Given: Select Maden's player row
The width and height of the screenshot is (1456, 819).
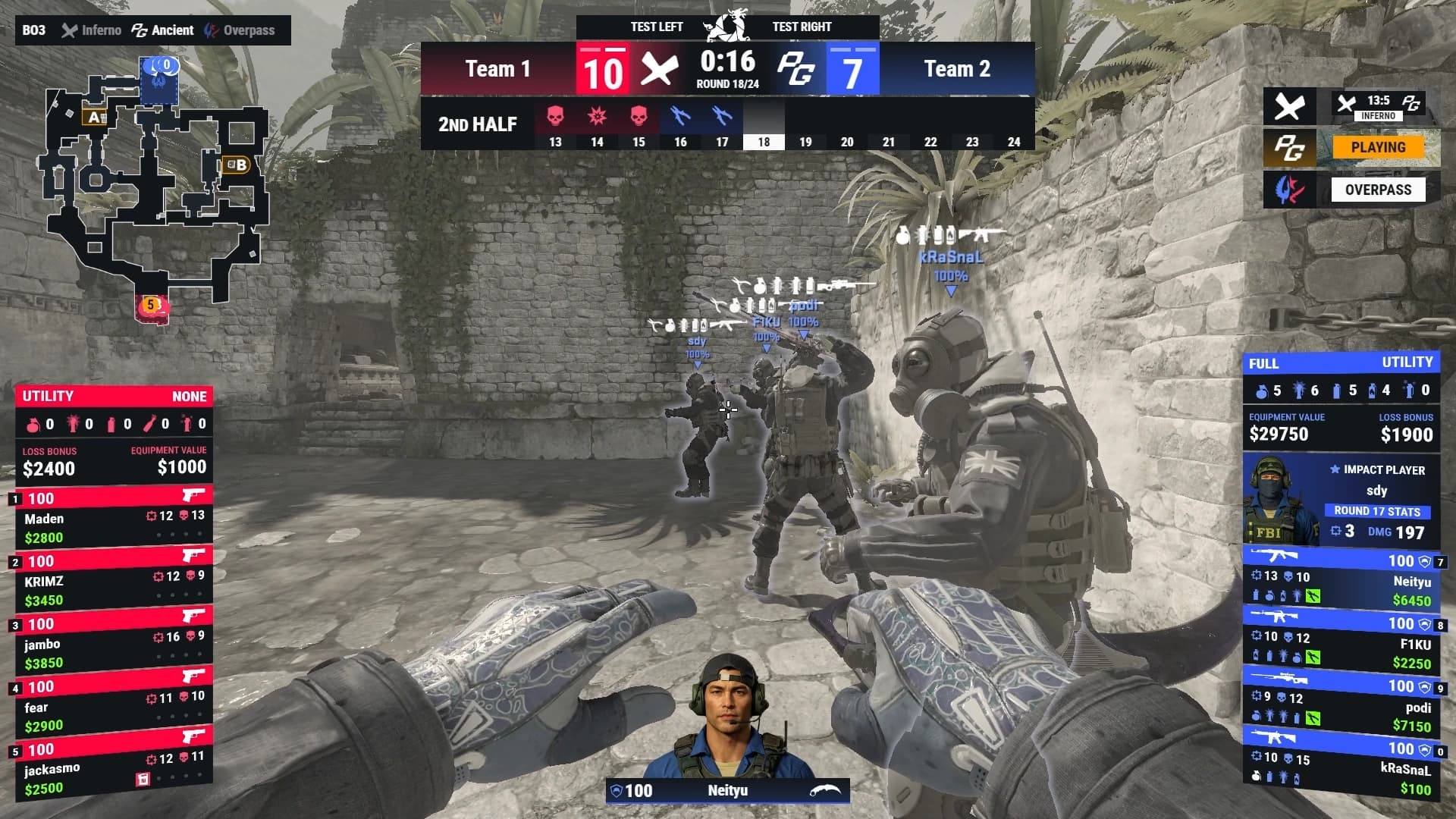Looking at the screenshot, I should [x=114, y=519].
